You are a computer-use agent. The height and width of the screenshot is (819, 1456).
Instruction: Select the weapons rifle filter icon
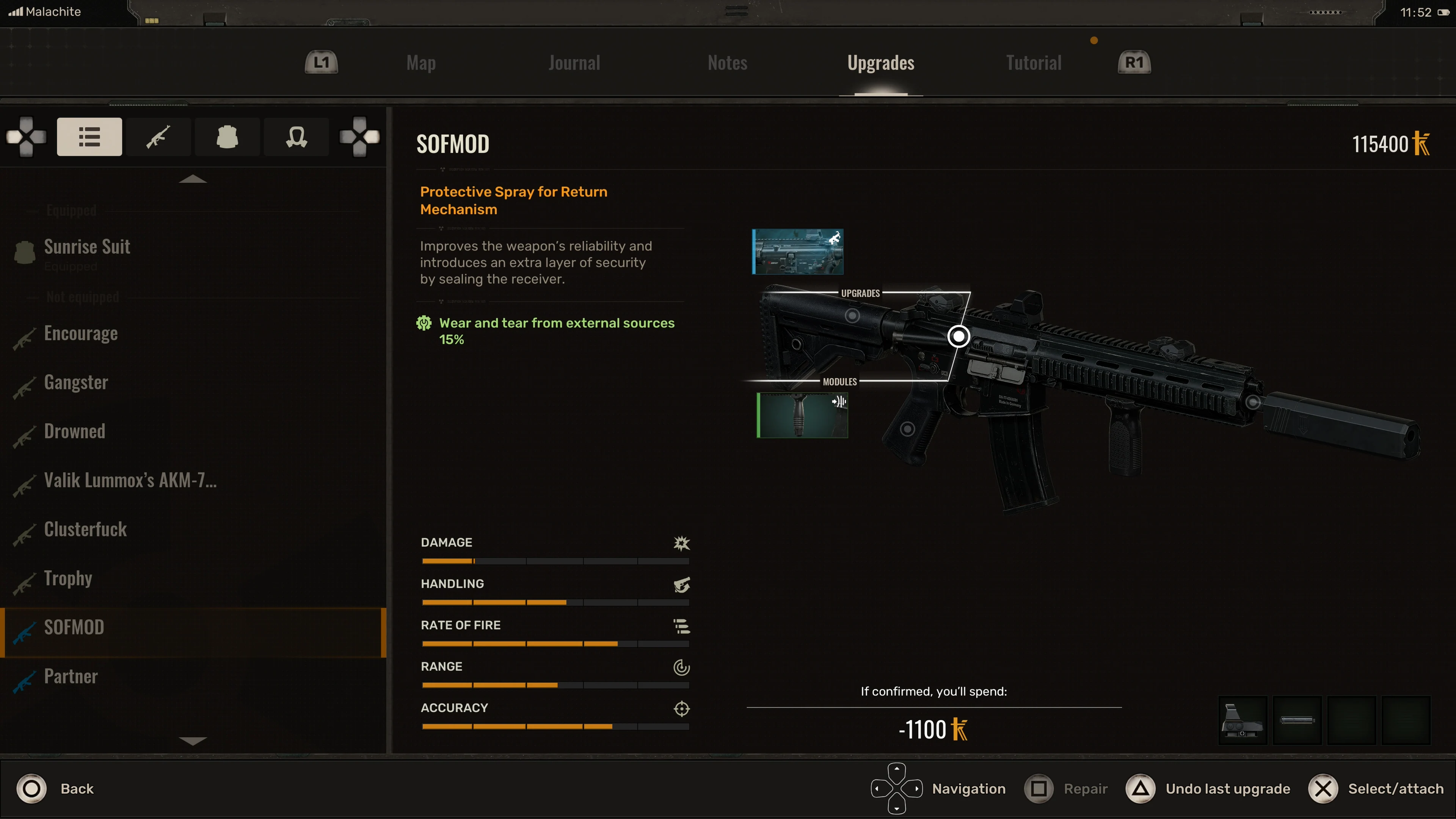coord(158,136)
